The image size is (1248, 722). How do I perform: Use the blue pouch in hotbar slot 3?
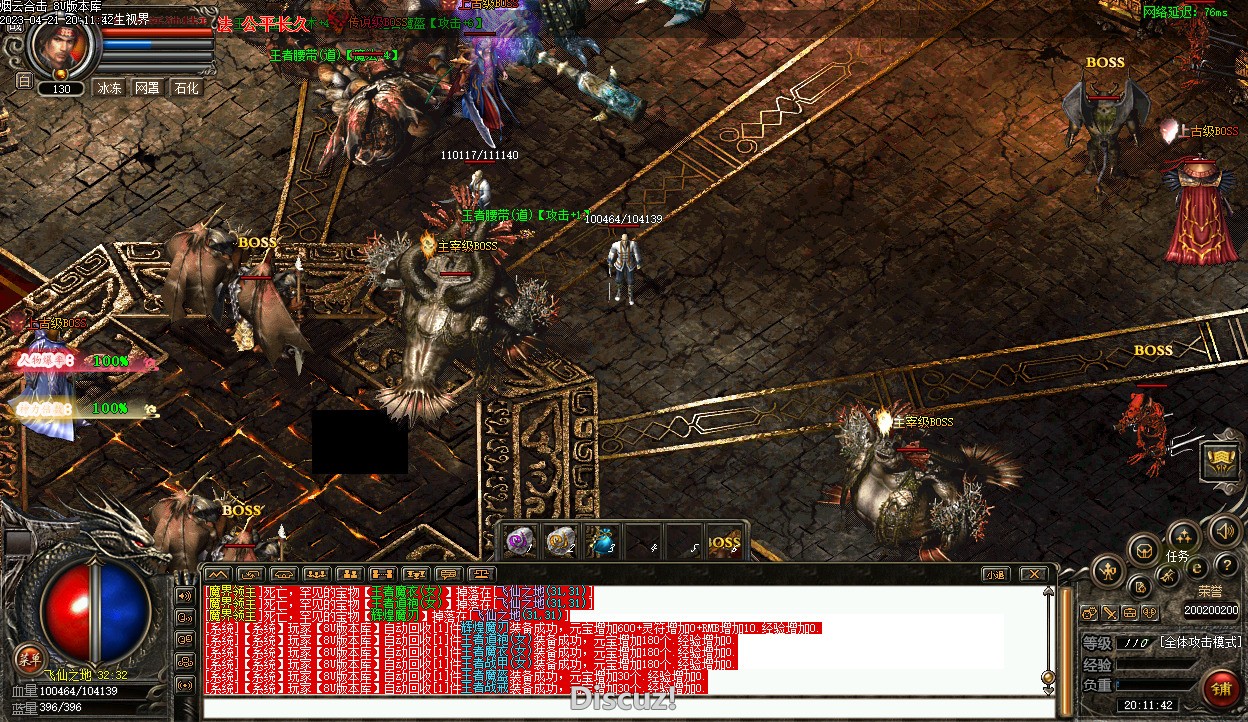point(599,541)
